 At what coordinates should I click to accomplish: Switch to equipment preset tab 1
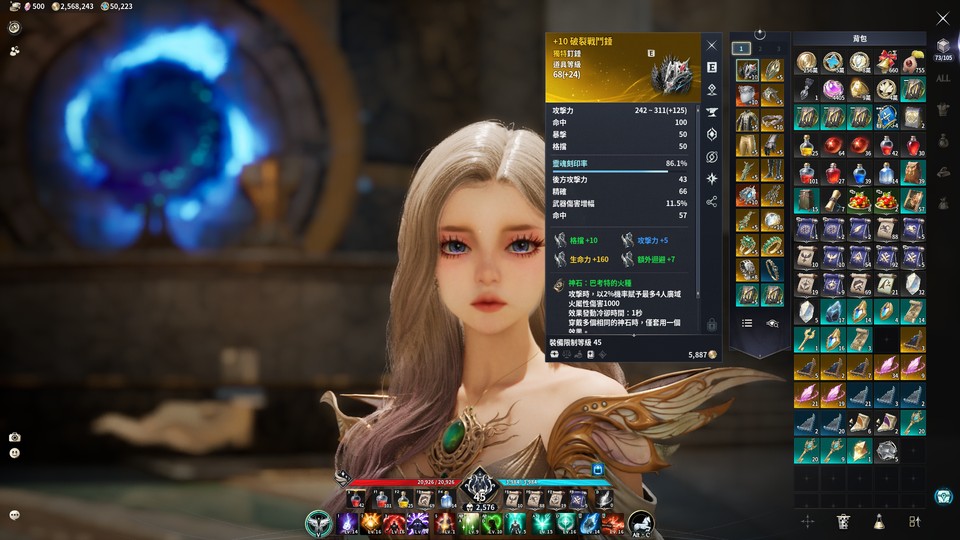(741, 47)
